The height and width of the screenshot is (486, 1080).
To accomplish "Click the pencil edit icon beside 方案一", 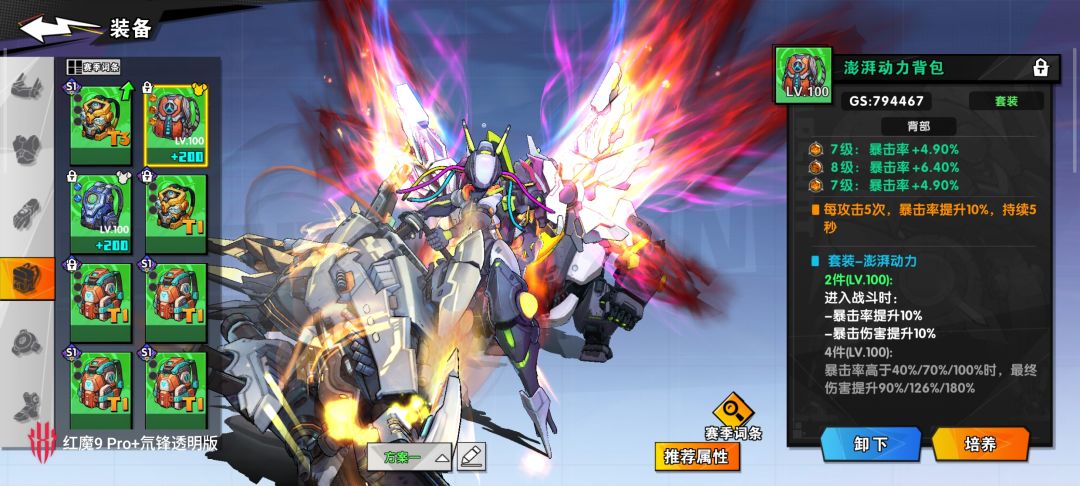I will pos(472,456).
